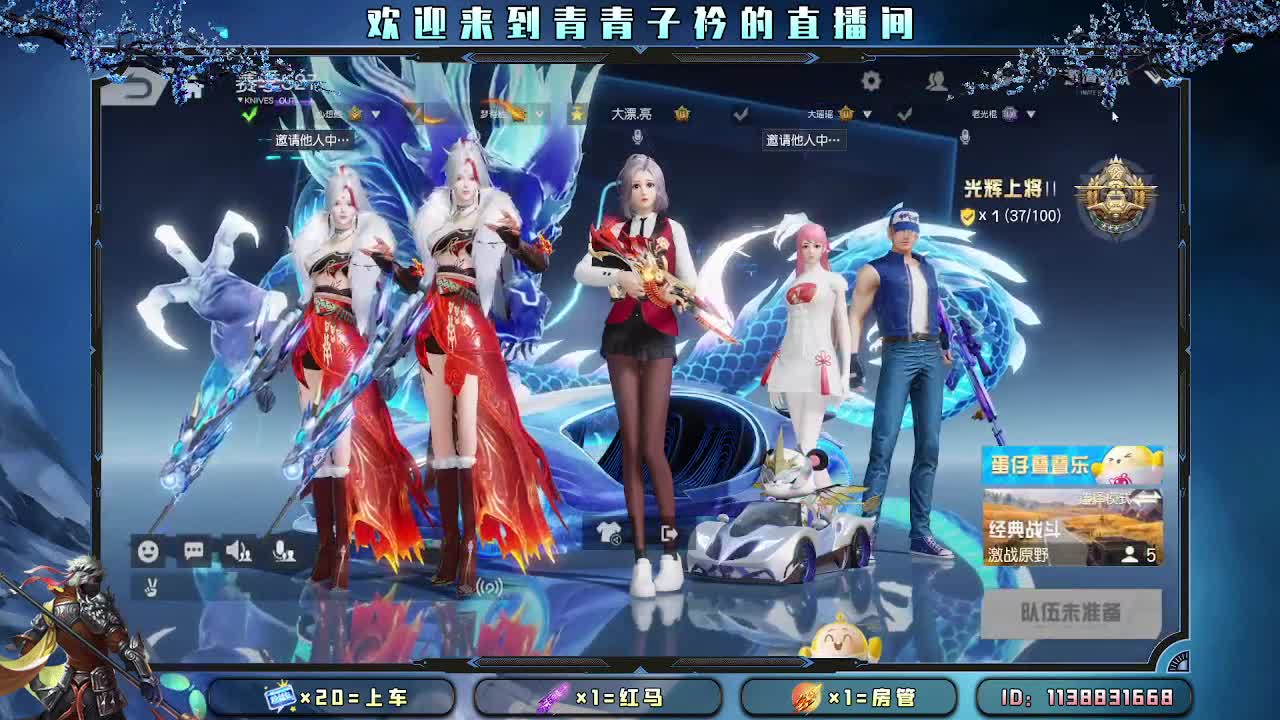This screenshot has height=720, width=1280.
Task: Toggle your microphone on
Action: [284, 551]
